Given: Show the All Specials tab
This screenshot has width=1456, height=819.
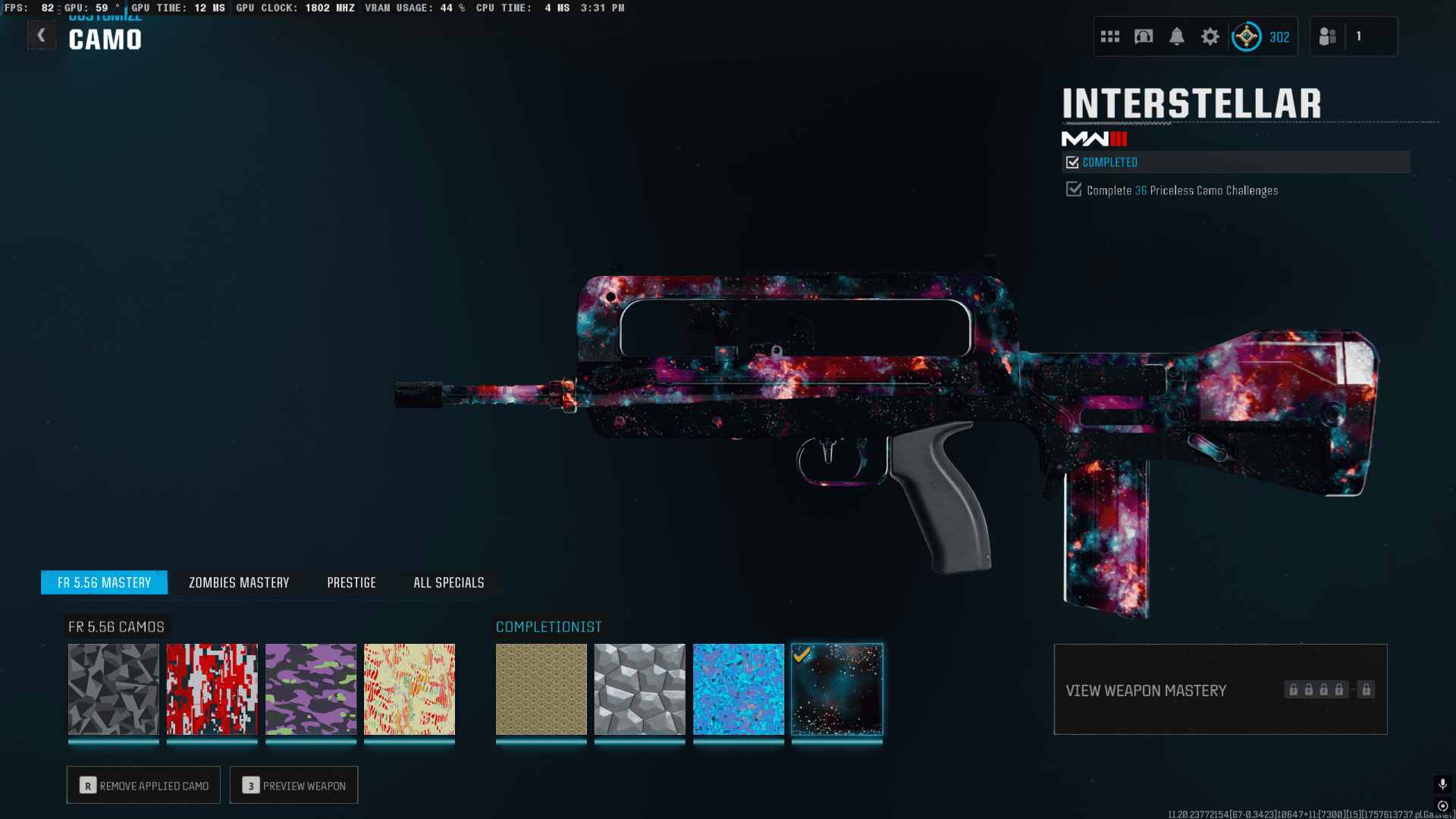Looking at the screenshot, I should 448,582.
